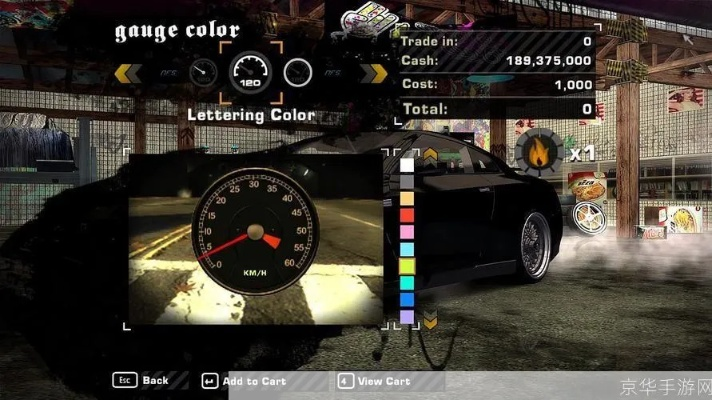Choose the dark blue color swatch
This screenshot has width=712, height=400.
click(407, 299)
